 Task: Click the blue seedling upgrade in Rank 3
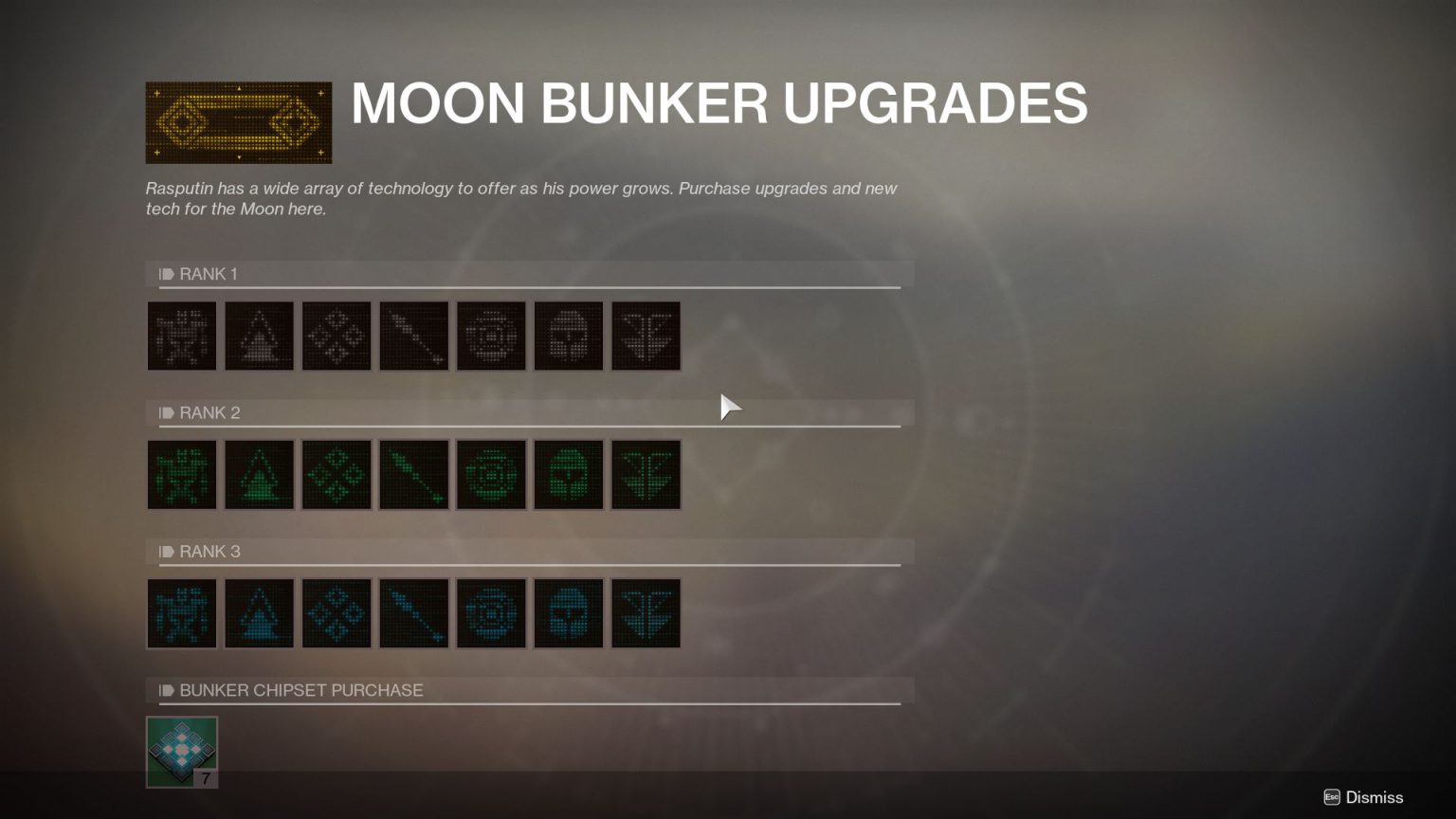pos(646,613)
